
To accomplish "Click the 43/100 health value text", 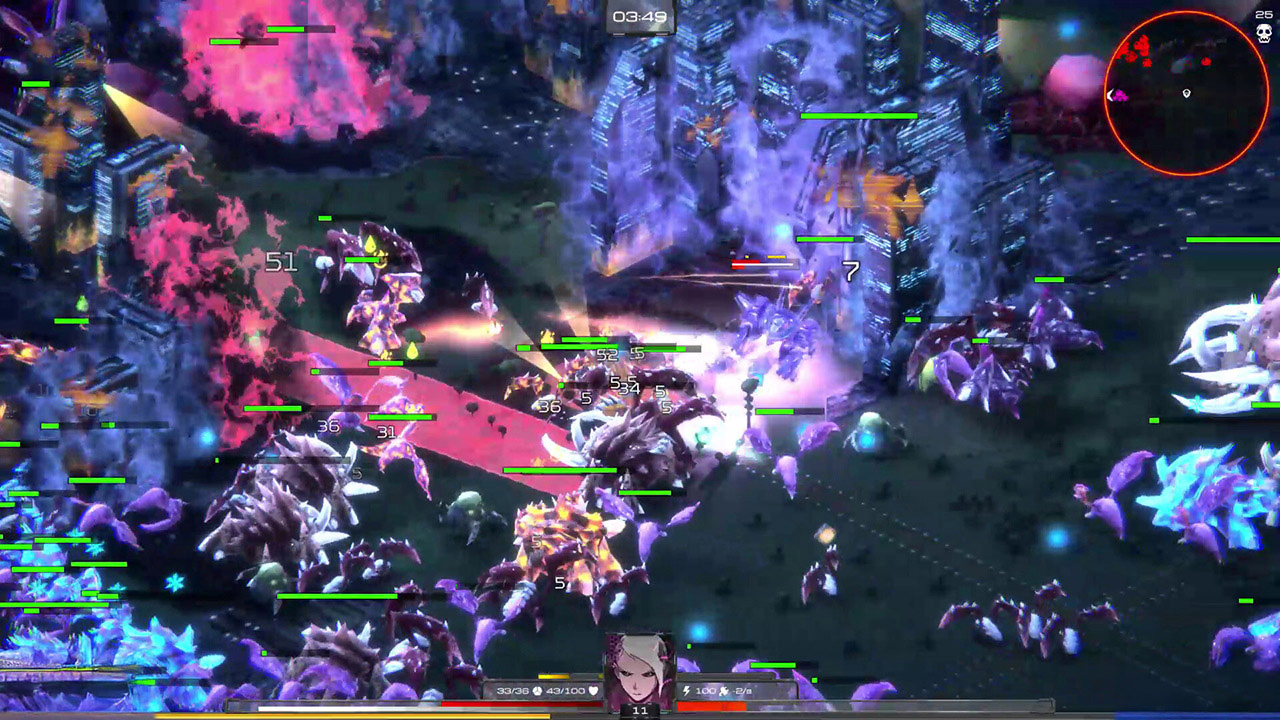I will tap(564, 691).
